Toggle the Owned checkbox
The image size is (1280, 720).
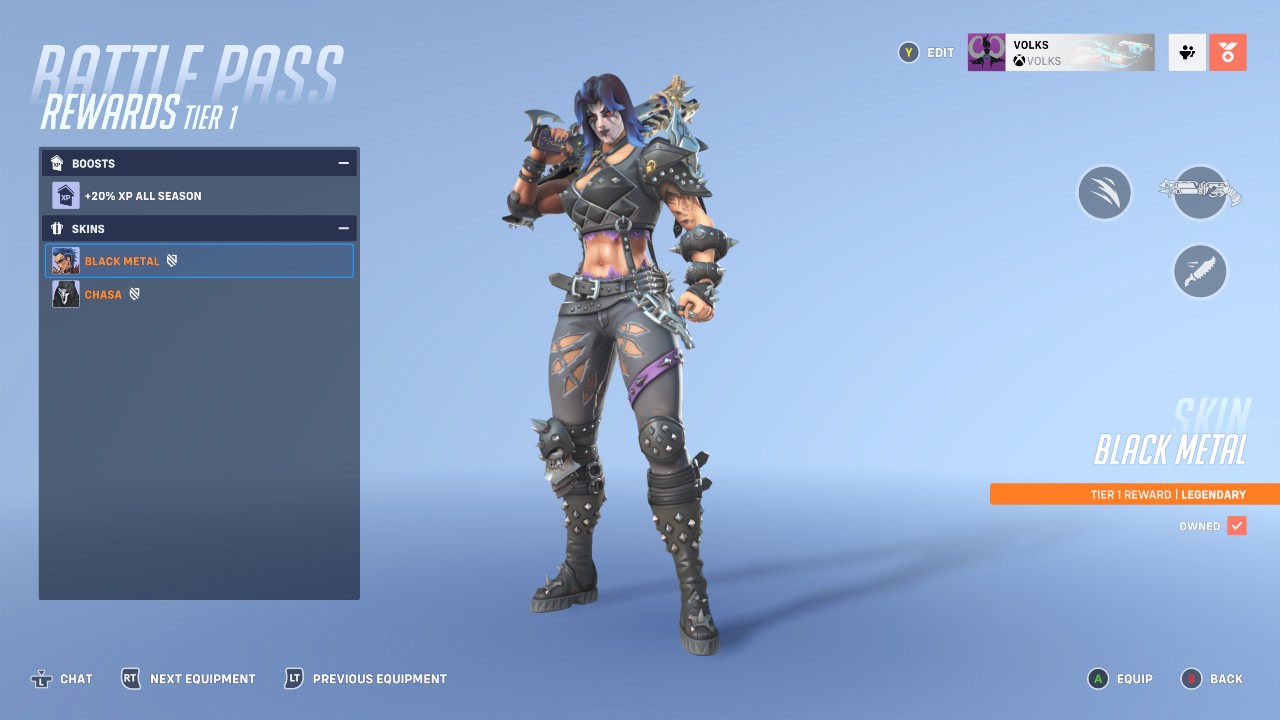(x=1238, y=525)
